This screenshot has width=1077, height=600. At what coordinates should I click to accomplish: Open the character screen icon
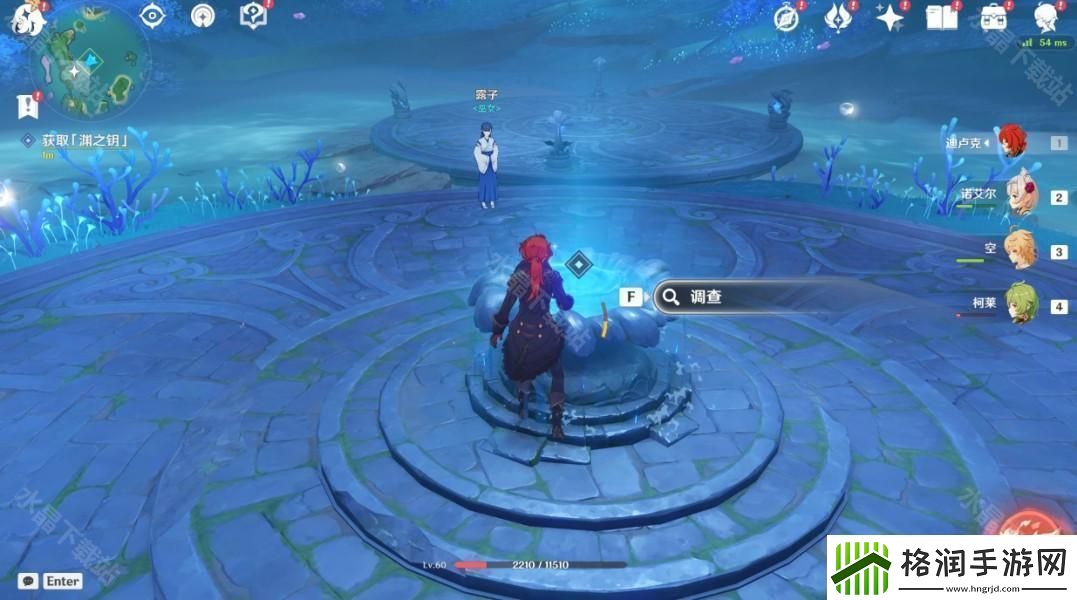[1046, 16]
